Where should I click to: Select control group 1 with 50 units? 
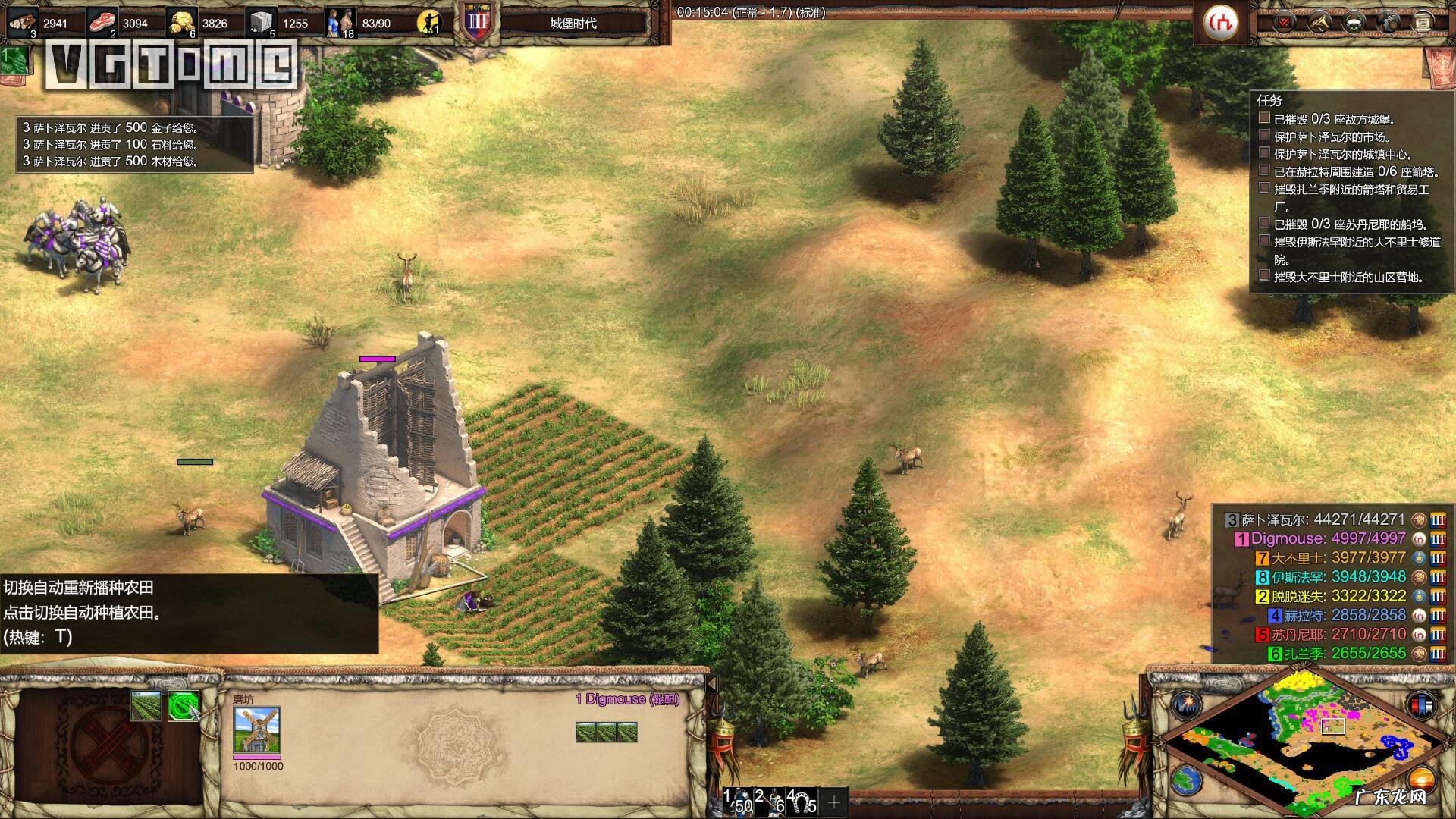pos(737,802)
